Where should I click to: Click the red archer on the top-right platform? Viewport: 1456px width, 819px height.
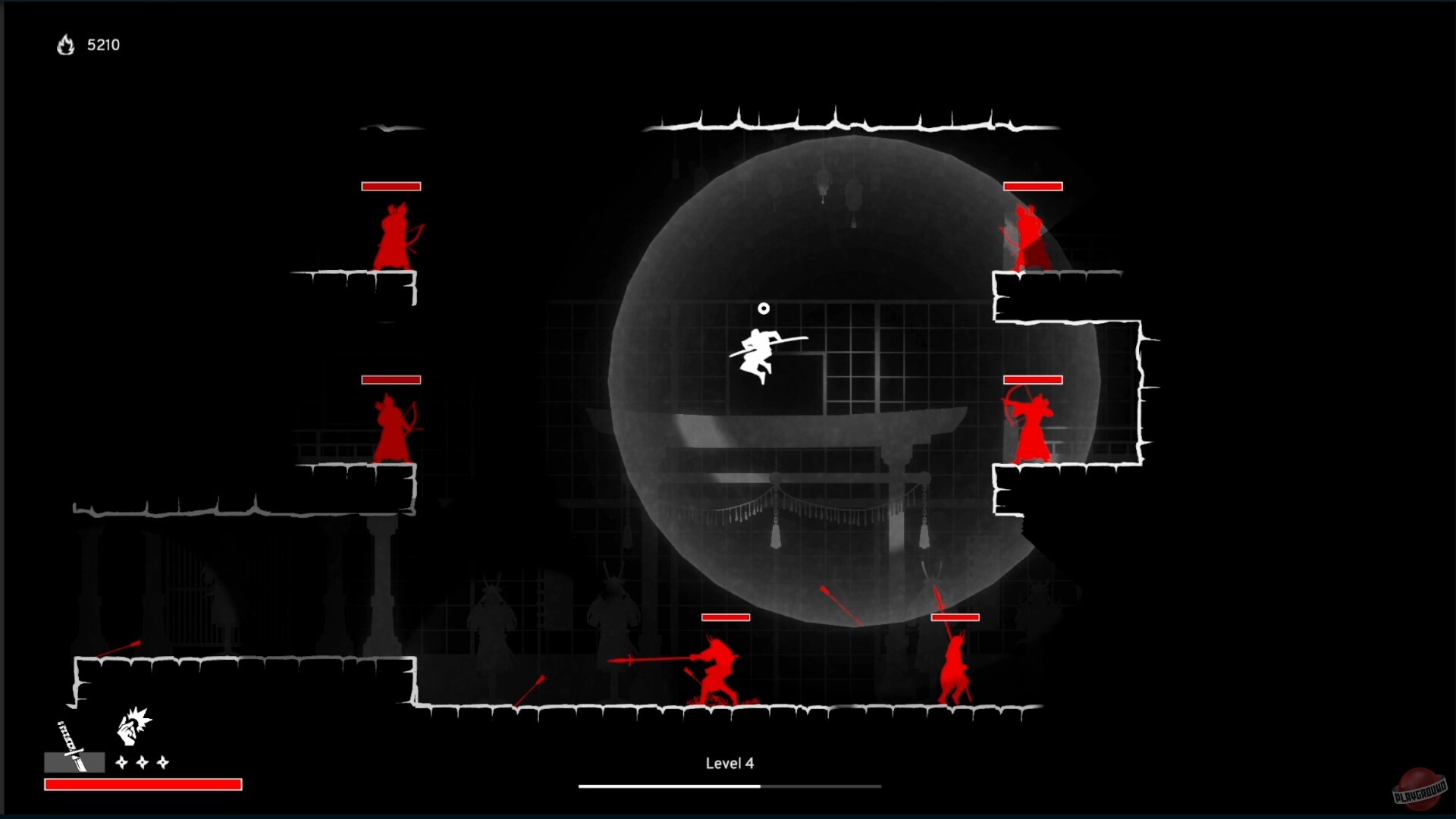(x=1029, y=235)
